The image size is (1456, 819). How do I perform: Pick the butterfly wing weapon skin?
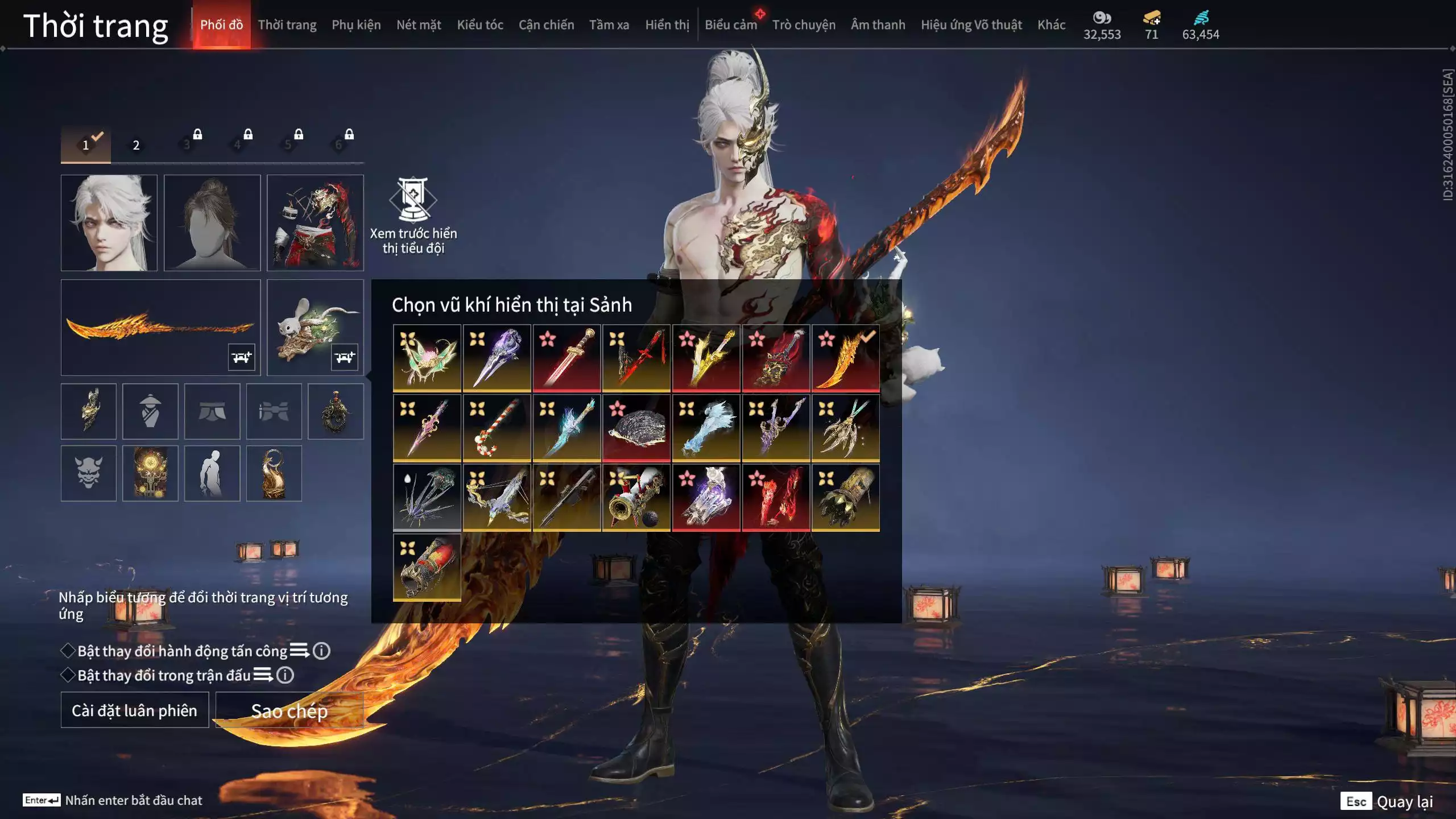click(427, 358)
